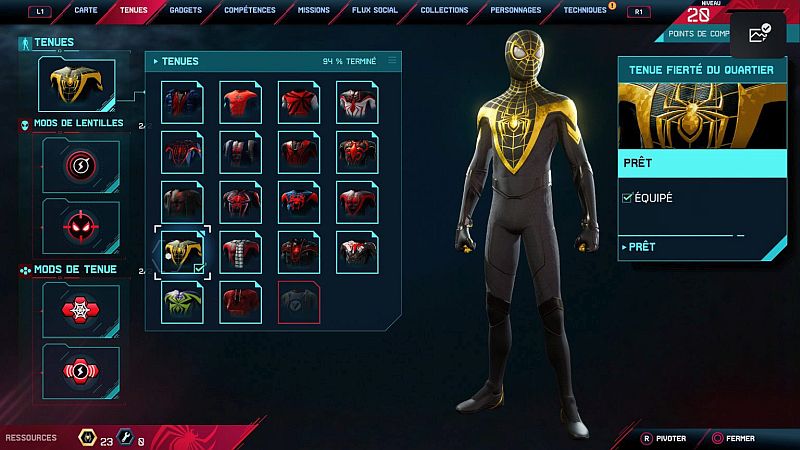Select the white suit with red spider
This screenshot has height=450, width=800.
(356, 102)
